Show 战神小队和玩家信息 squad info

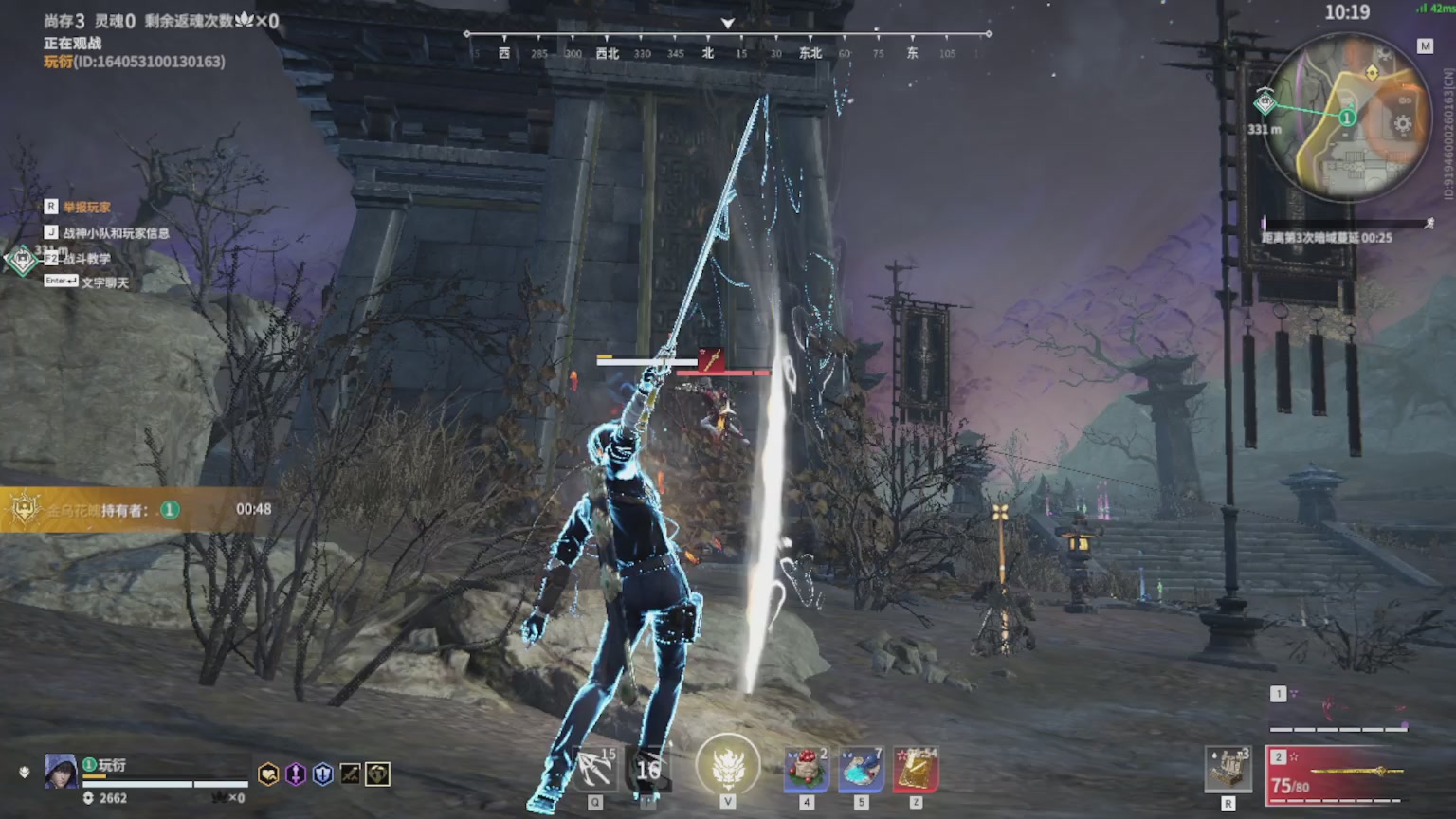(116, 232)
